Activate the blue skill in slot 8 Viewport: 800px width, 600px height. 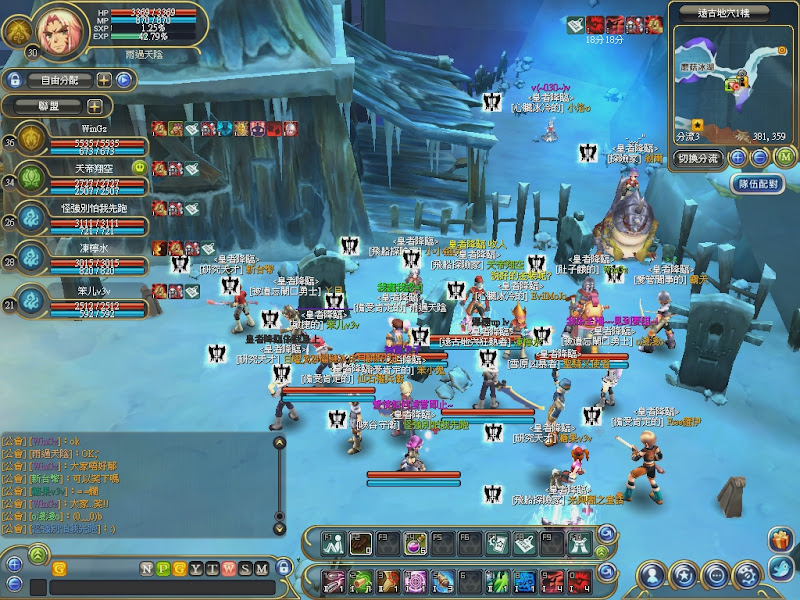(526, 580)
